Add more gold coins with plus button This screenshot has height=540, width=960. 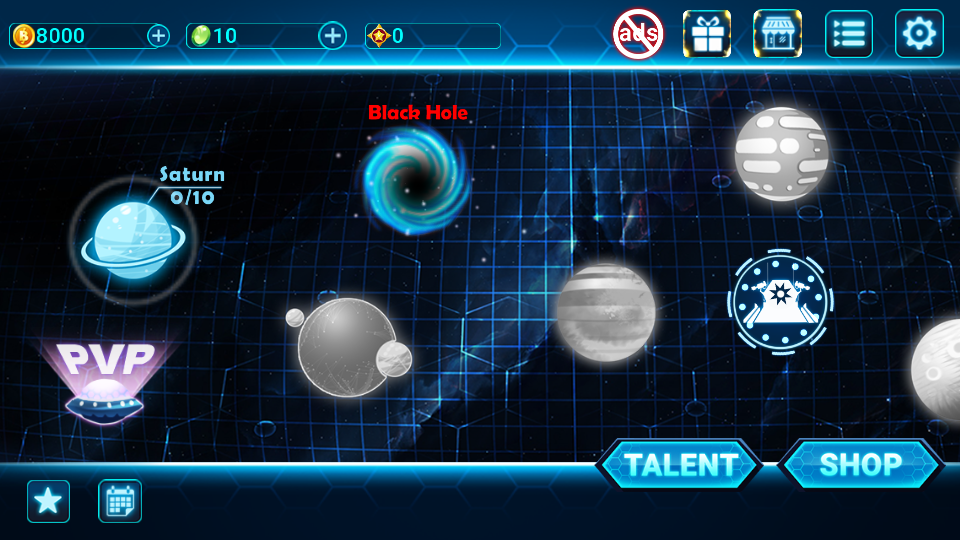[158, 36]
